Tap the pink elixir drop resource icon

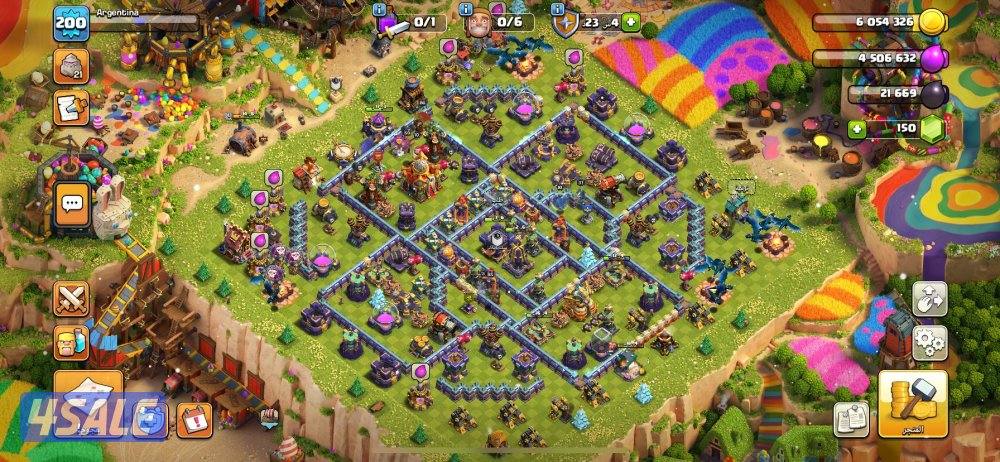pyautogui.click(x=932, y=57)
